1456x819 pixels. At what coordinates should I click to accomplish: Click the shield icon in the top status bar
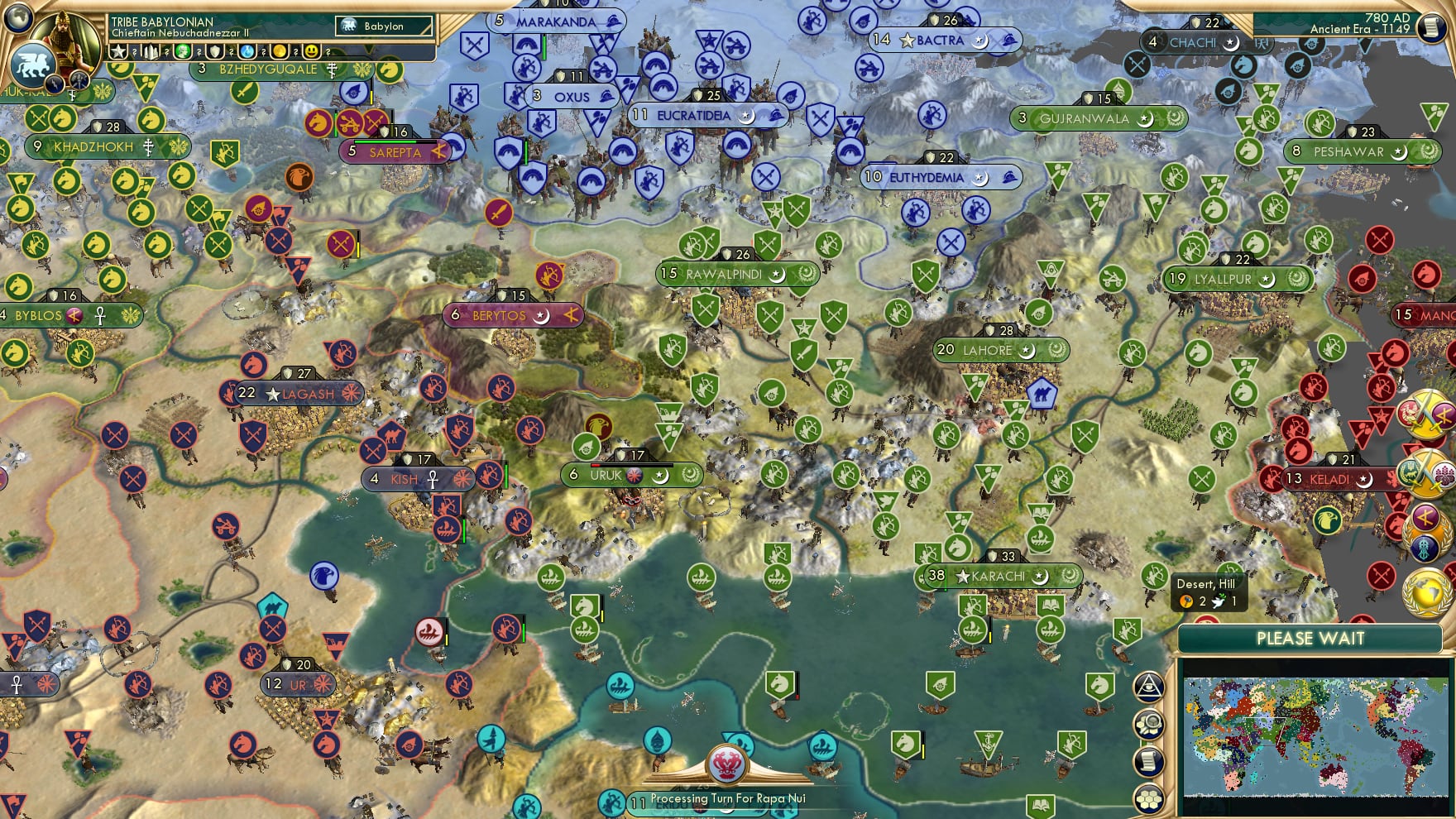pyautogui.click(x=214, y=50)
